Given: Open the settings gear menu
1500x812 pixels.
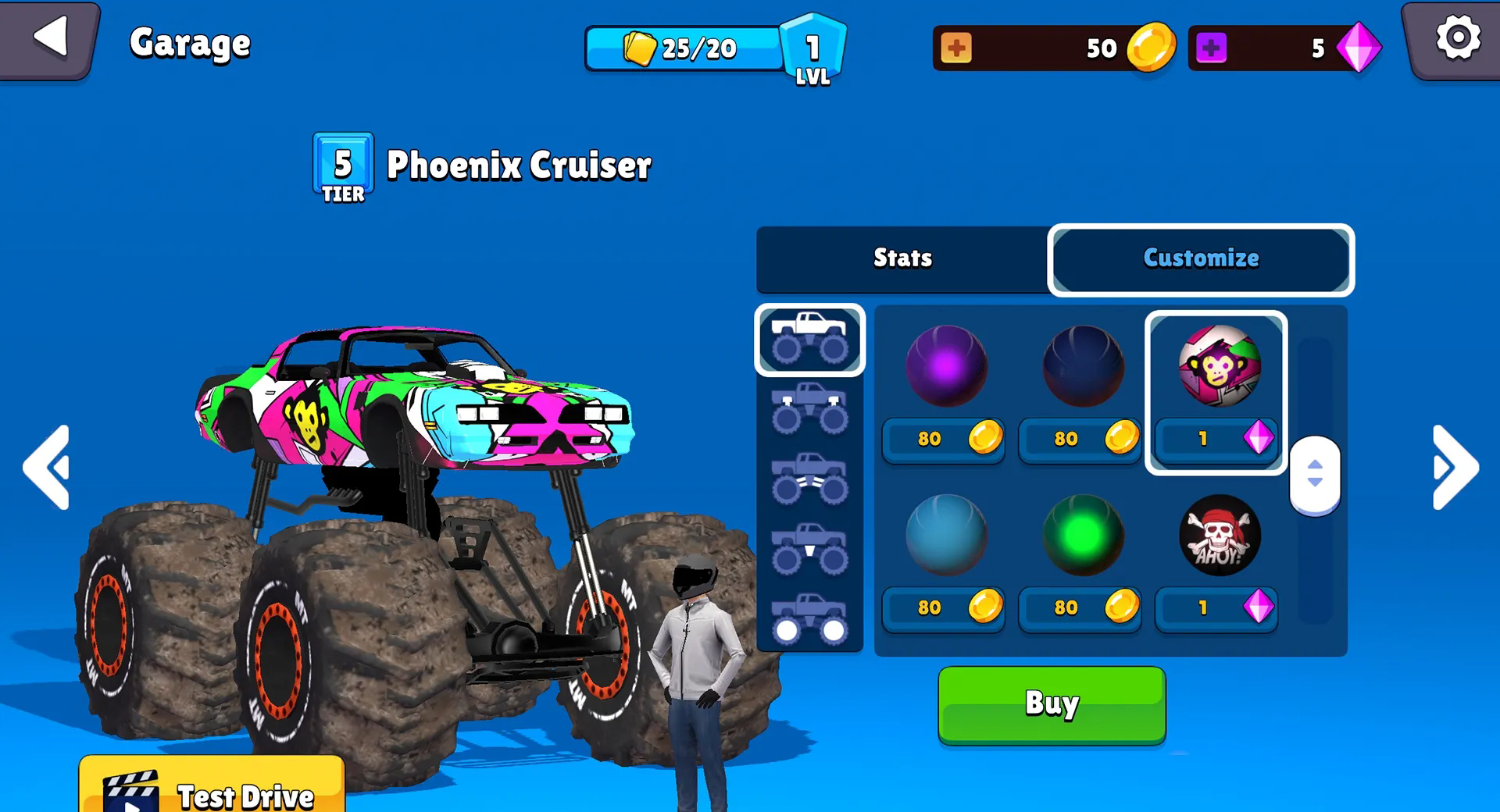Looking at the screenshot, I should tap(1457, 37).
